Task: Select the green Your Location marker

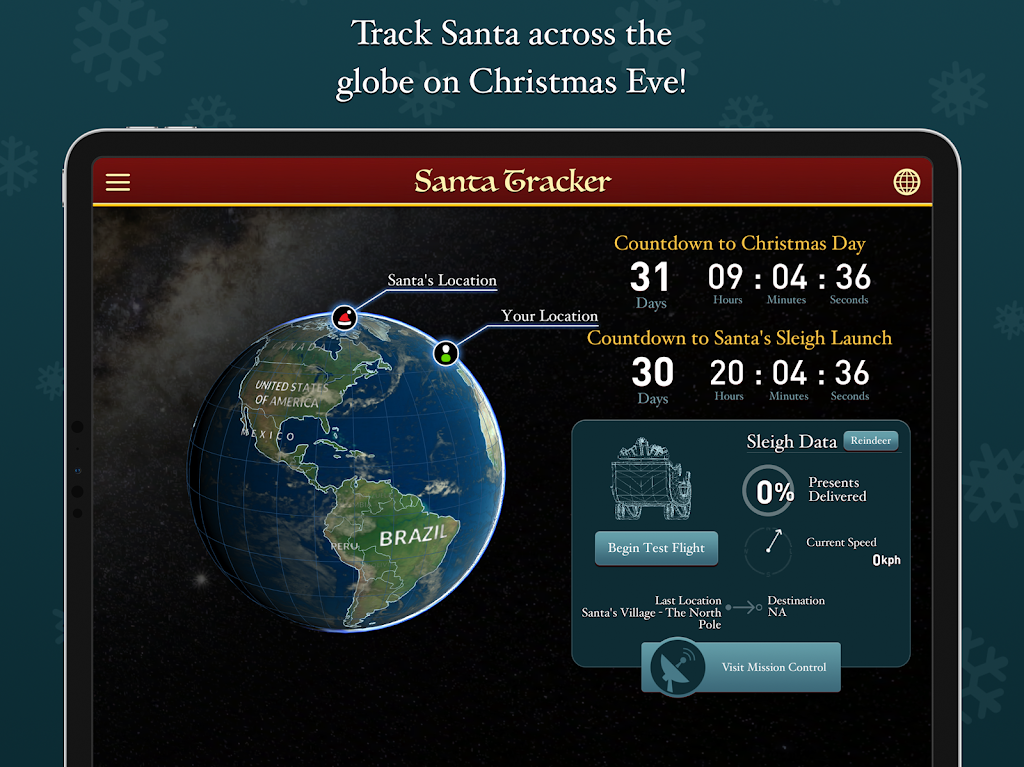Action: [446, 352]
